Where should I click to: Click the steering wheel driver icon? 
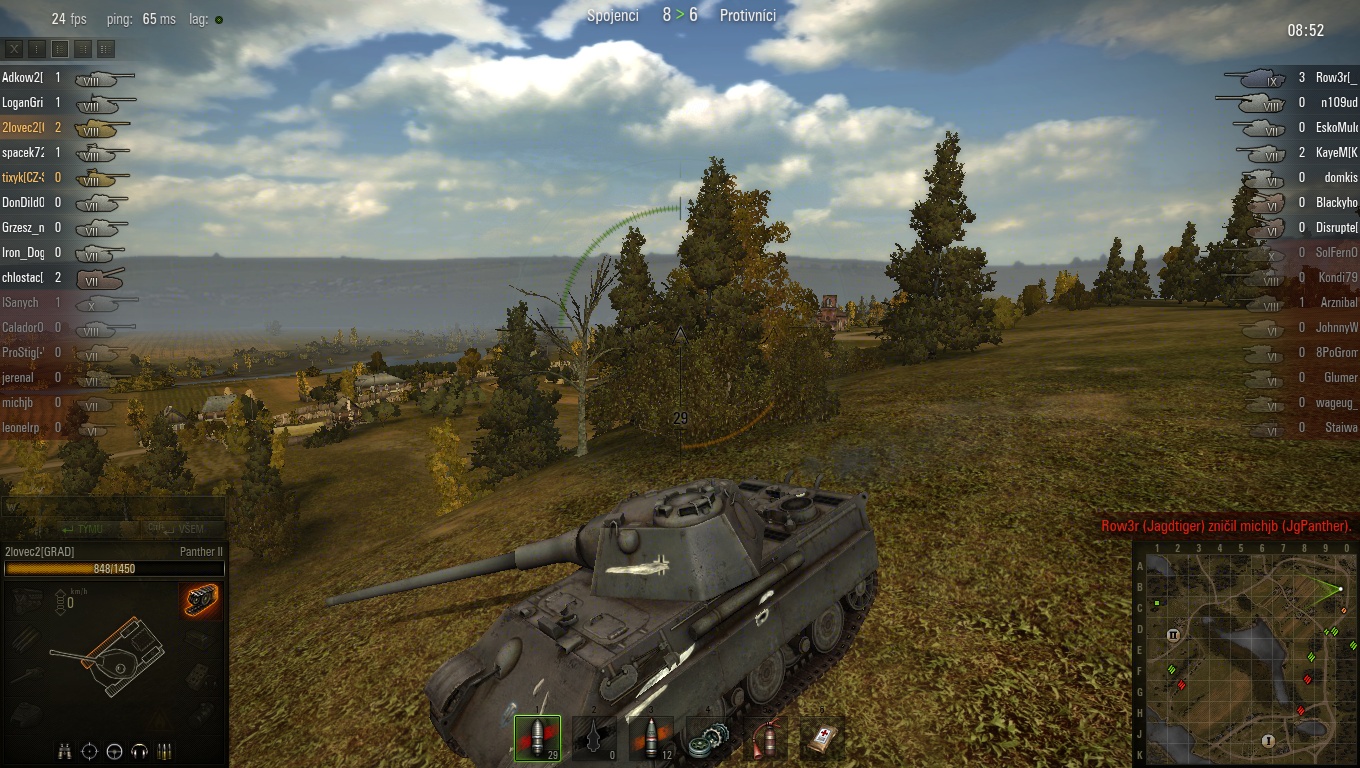point(115,751)
